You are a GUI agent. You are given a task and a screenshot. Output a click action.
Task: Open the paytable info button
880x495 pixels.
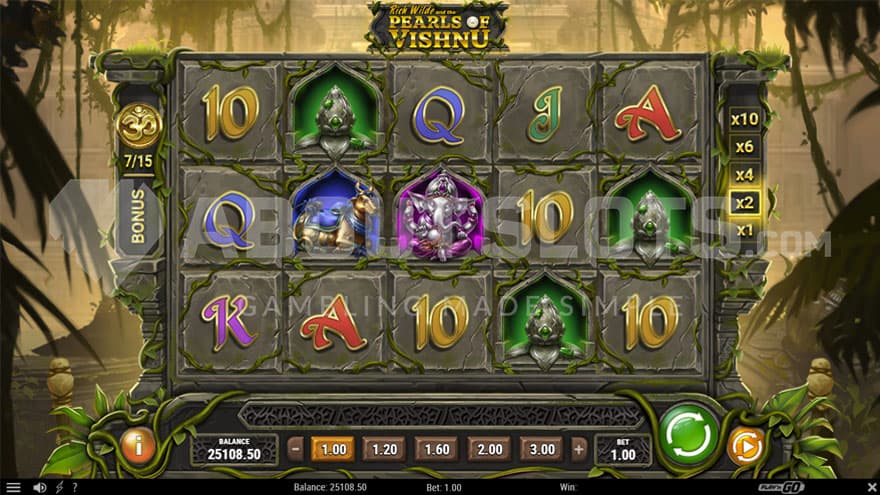(138, 446)
